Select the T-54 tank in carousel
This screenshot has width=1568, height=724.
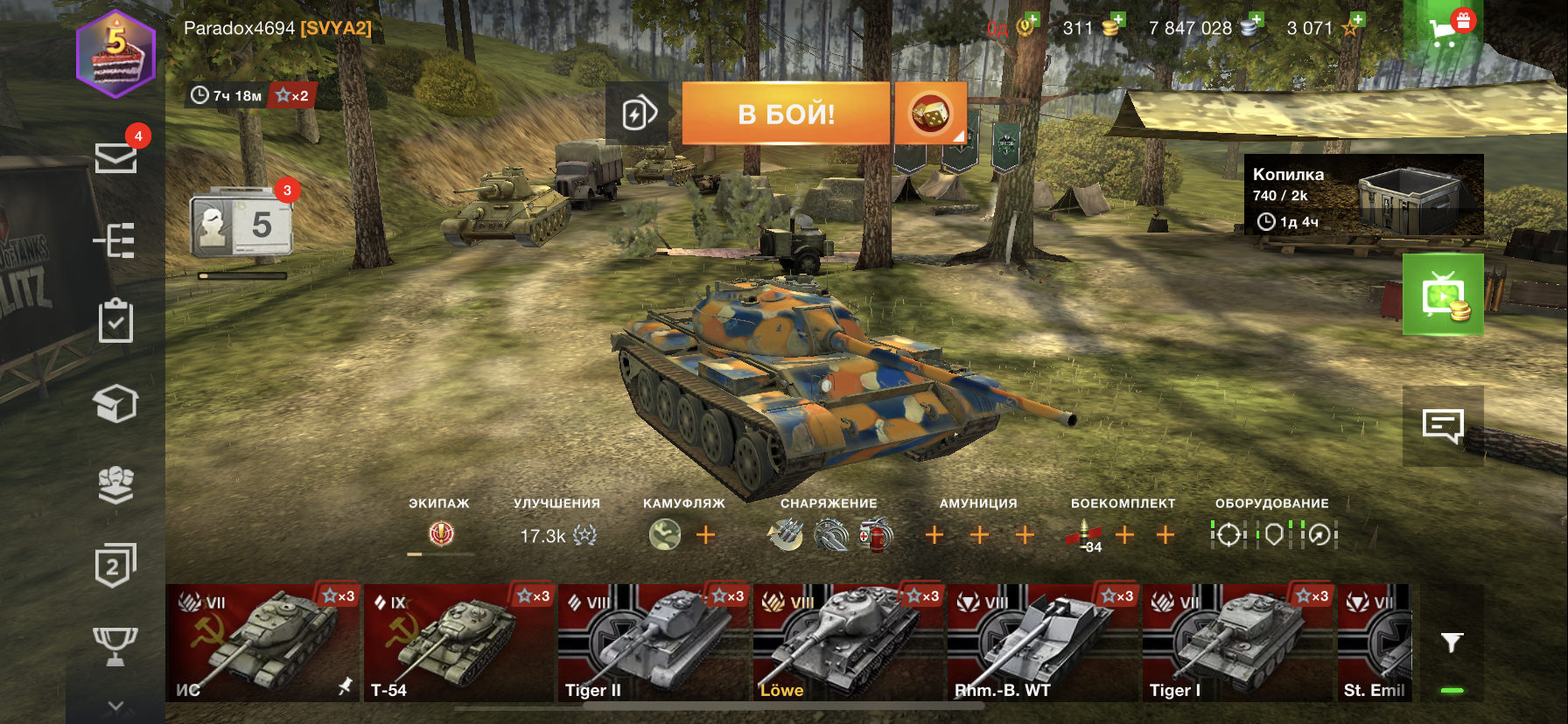pyautogui.click(x=458, y=644)
